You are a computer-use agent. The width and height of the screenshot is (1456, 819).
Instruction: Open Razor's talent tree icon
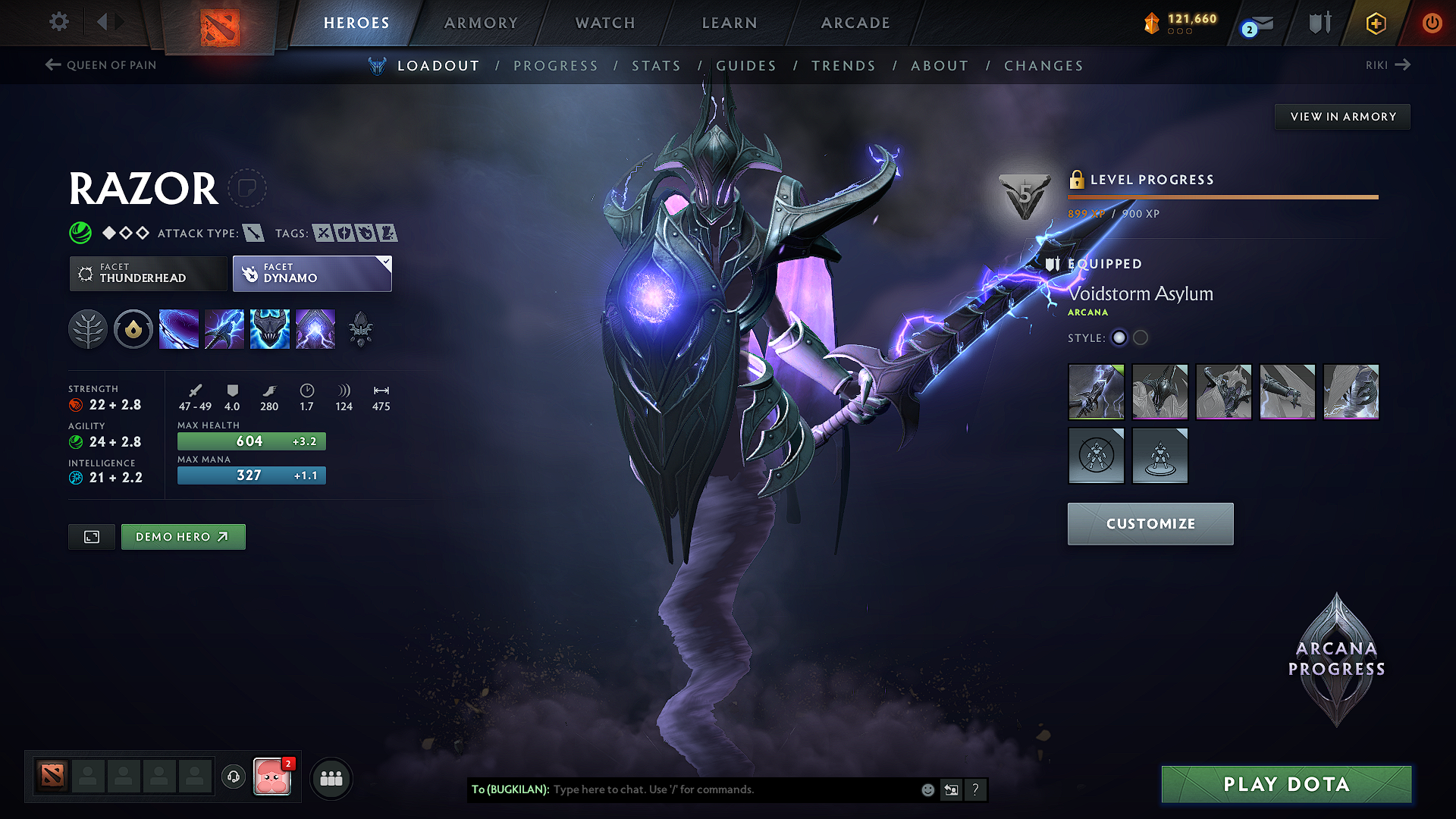coord(88,328)
